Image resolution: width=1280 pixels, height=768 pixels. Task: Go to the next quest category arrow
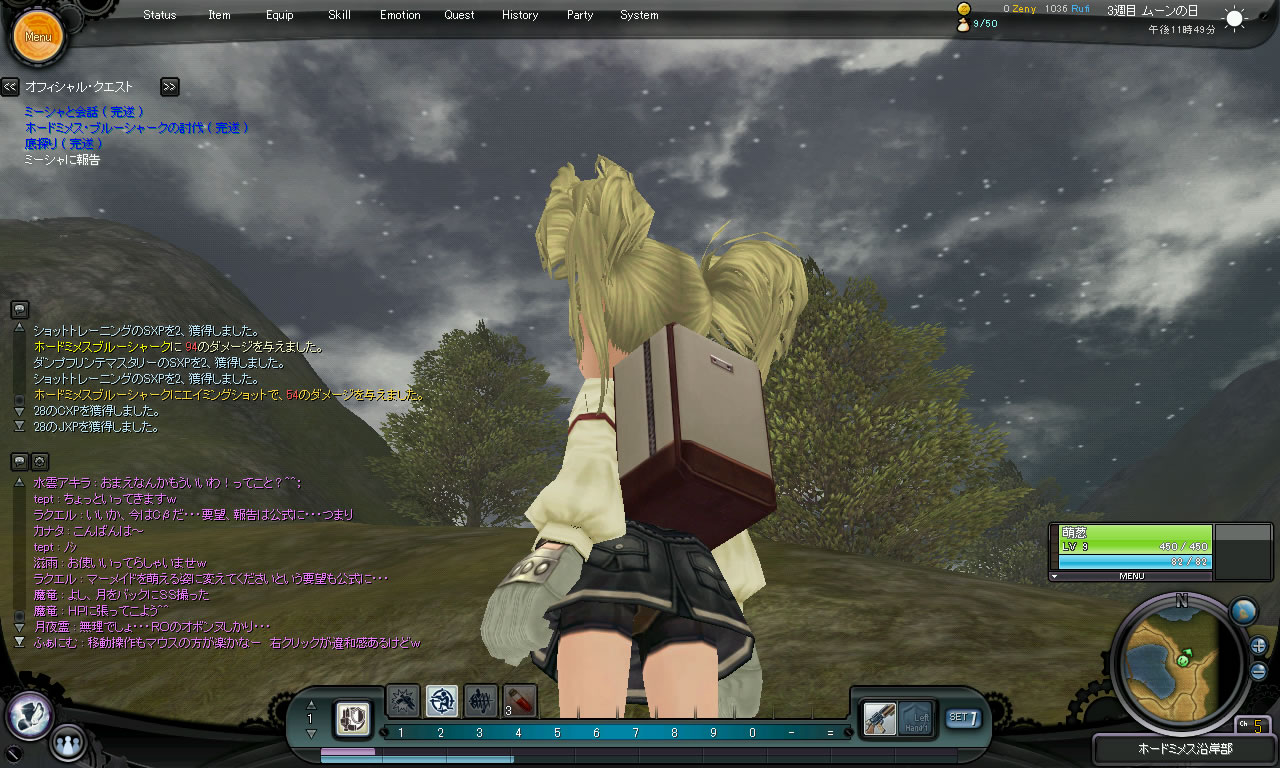(169, 87)
